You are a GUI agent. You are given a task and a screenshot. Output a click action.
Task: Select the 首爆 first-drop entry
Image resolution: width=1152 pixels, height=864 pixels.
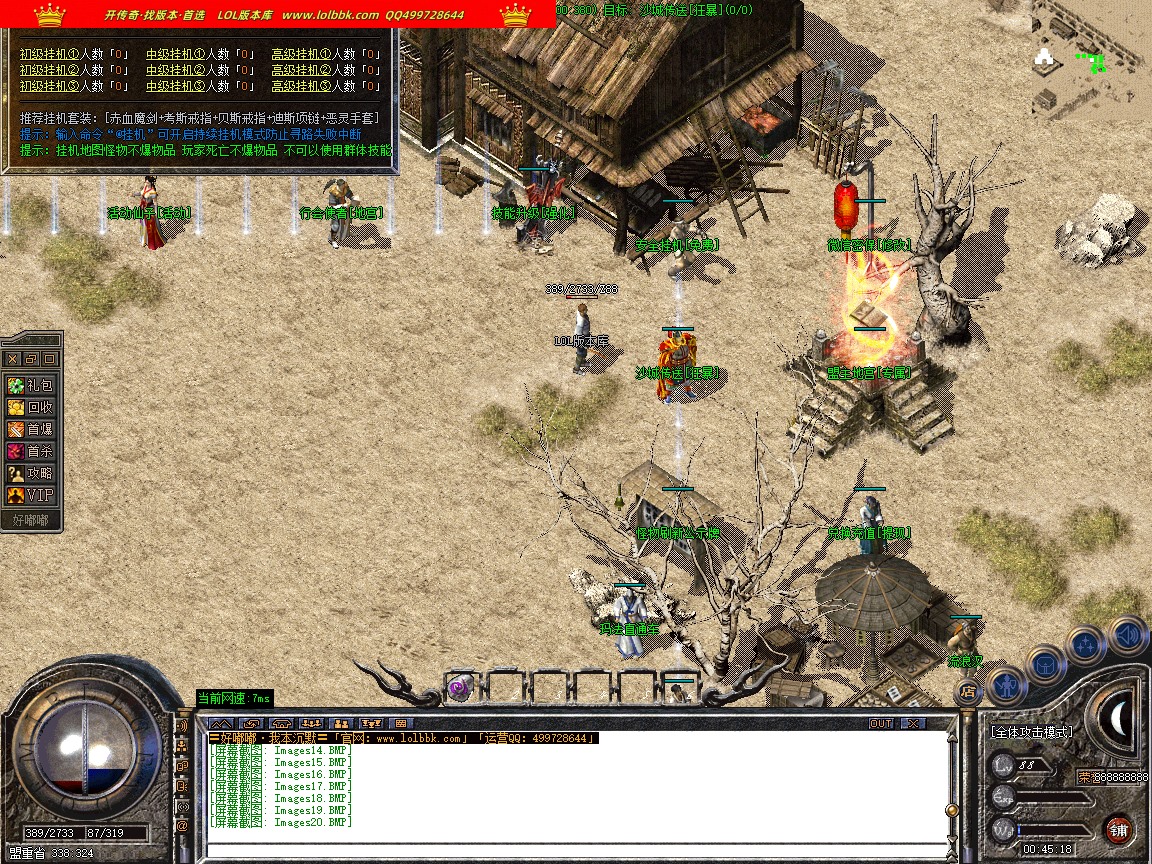coord(31,429)
